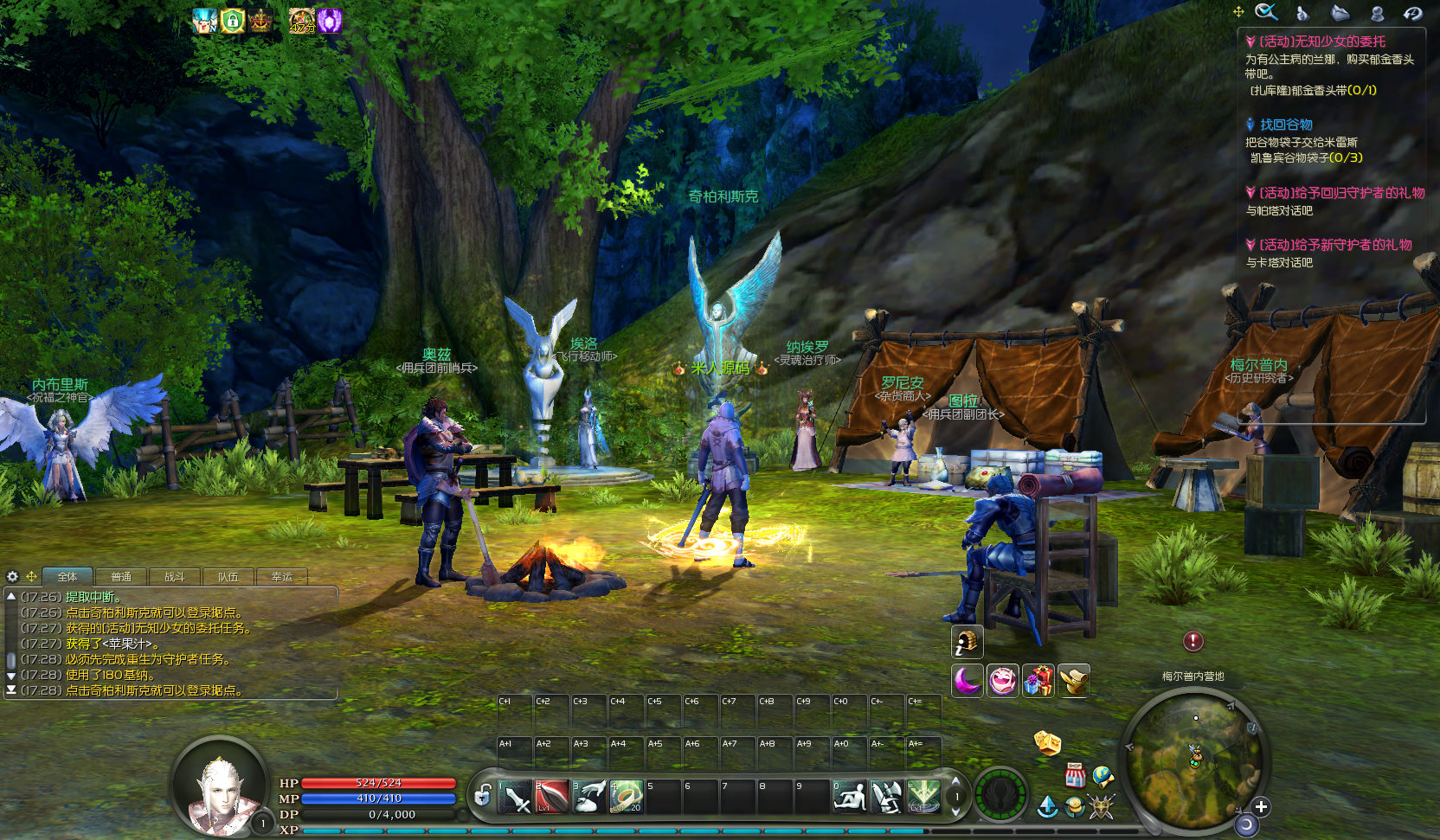Activate the sitting rest skill
Image resolution: width=1440 pixels, height=840 pixels.
[849, 797]
